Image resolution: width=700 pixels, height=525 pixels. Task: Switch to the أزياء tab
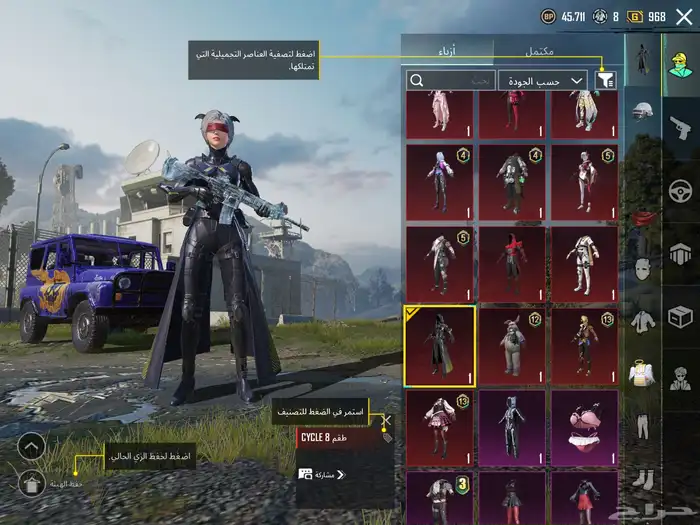tap(447, 50)
